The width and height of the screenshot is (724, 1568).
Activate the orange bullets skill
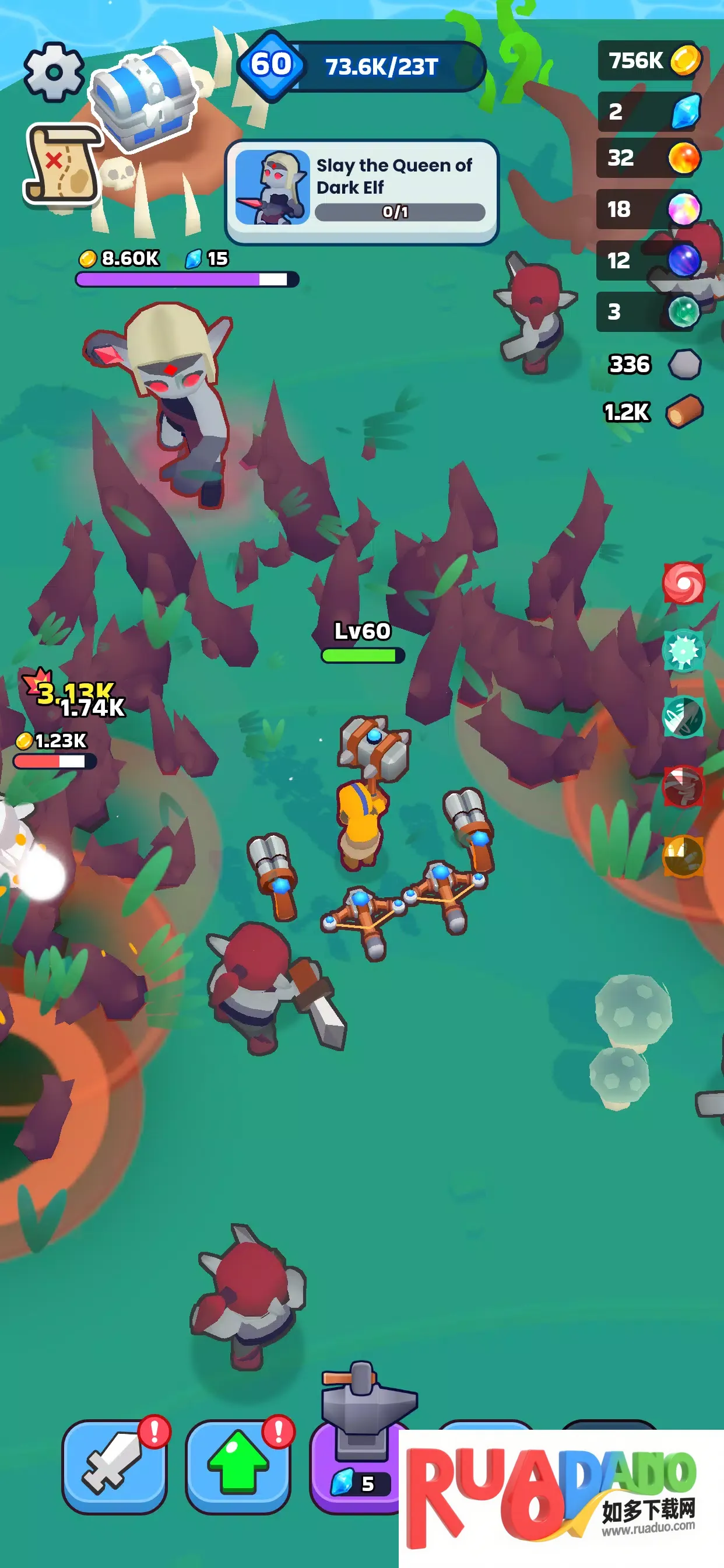(x=683, y=856)
